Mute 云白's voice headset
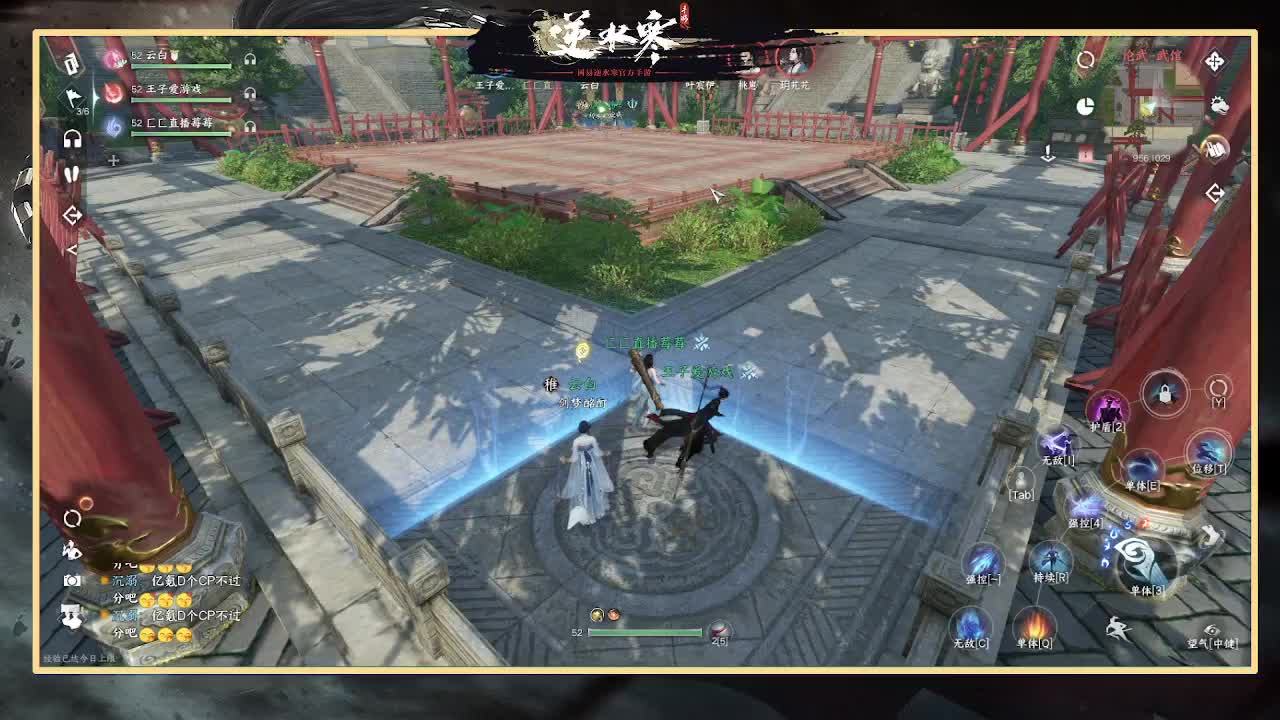This screenshot has height=720, width=1280. tap(249, 58)
